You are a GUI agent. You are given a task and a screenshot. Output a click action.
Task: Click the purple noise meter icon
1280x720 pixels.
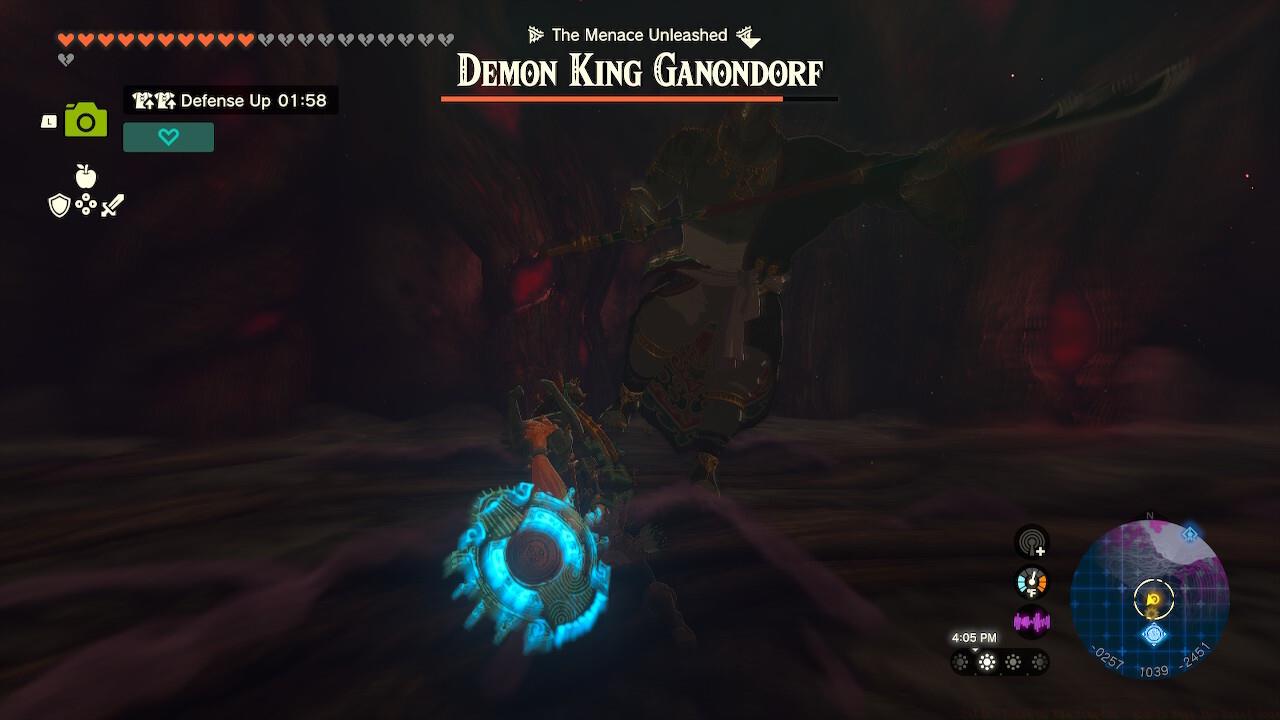tap(1032, 620)
